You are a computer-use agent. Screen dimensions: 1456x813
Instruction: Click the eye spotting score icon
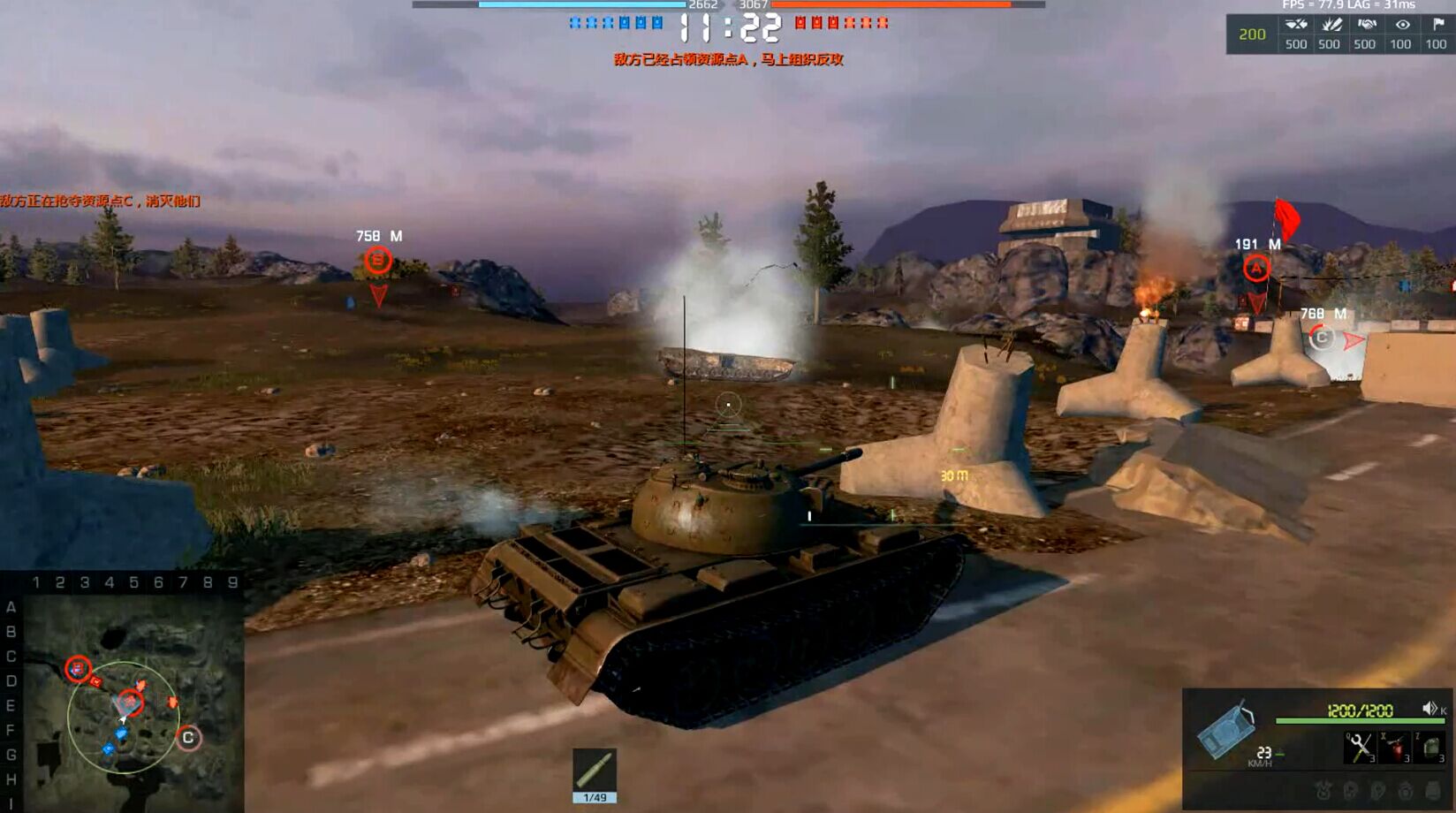[x=1401, y=25]
